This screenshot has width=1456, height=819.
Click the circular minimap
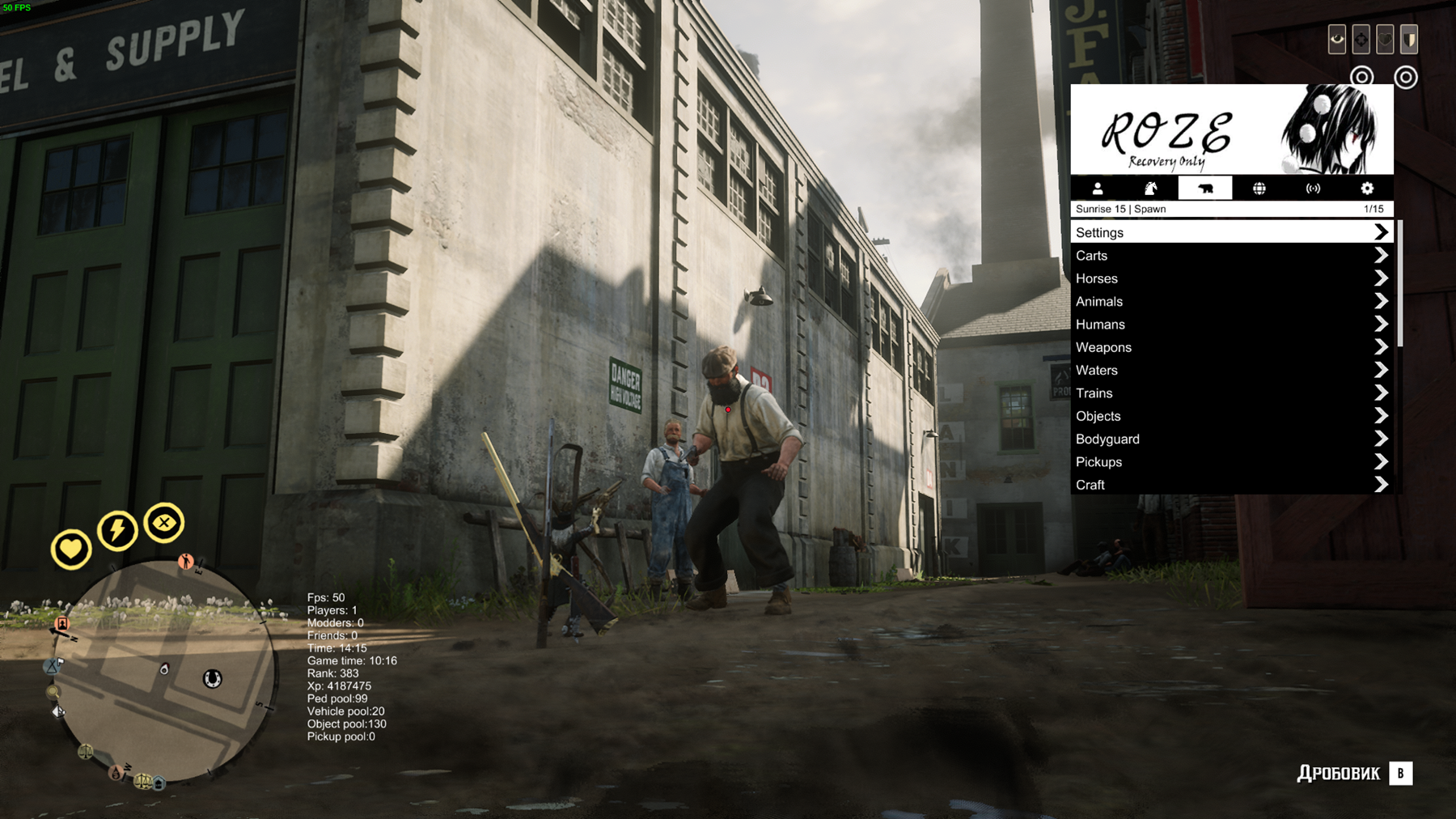click(x=167, y=672)
